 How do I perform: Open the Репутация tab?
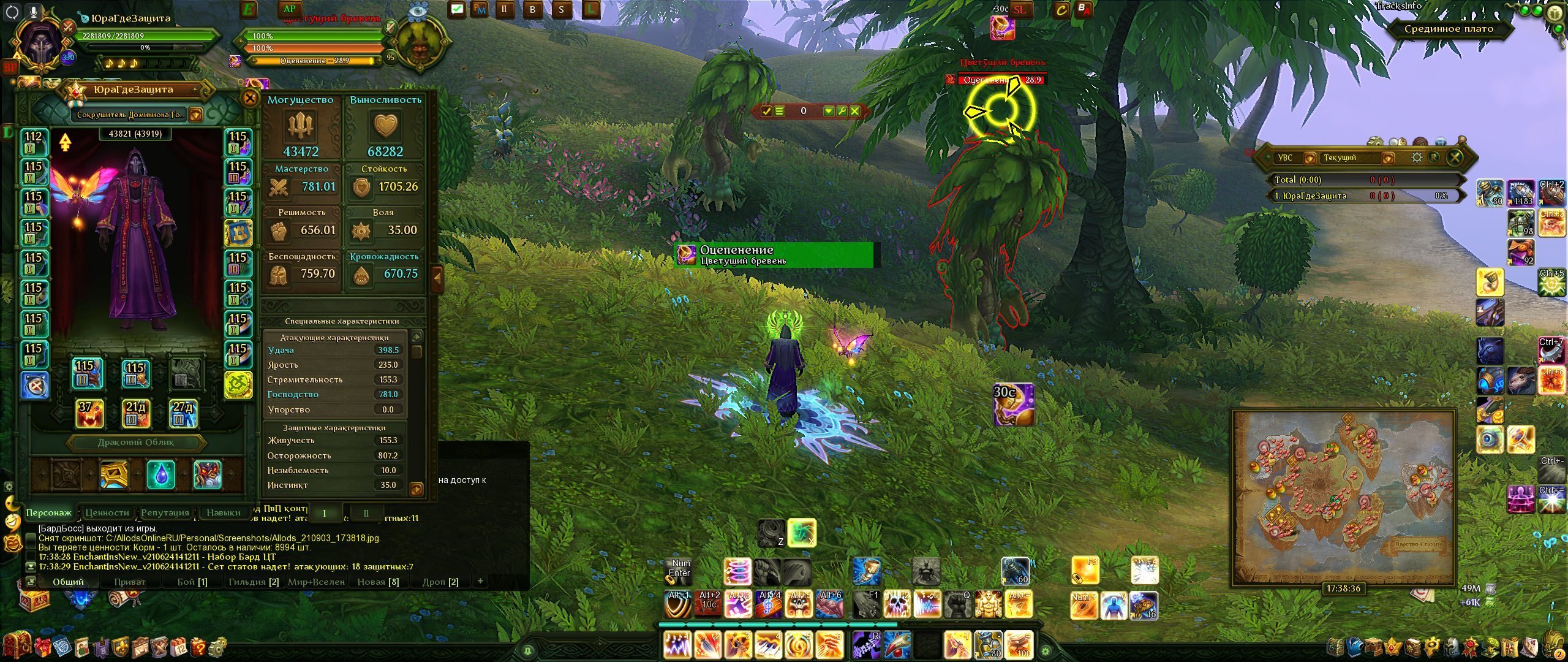click(165, 512)
